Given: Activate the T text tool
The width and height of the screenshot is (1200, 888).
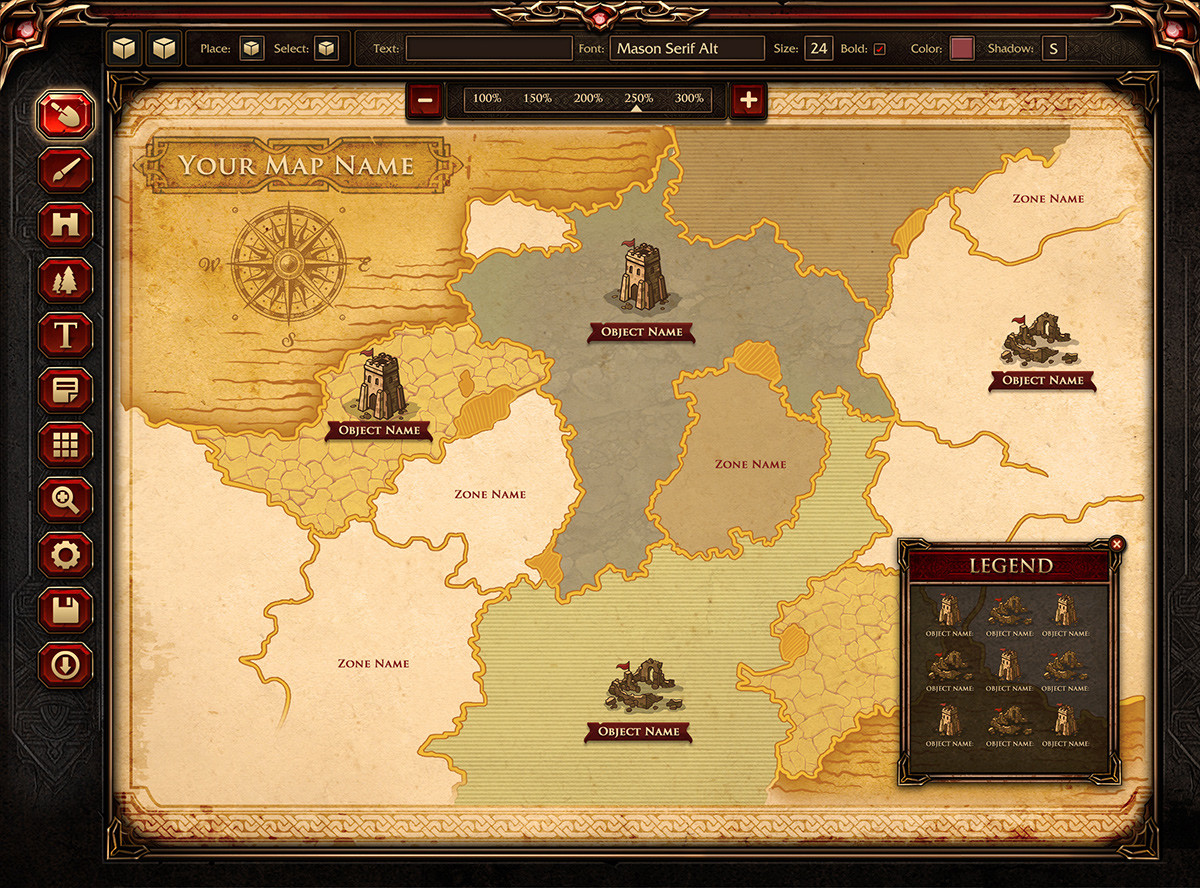Looking at the screenshot, I should 66,335.
